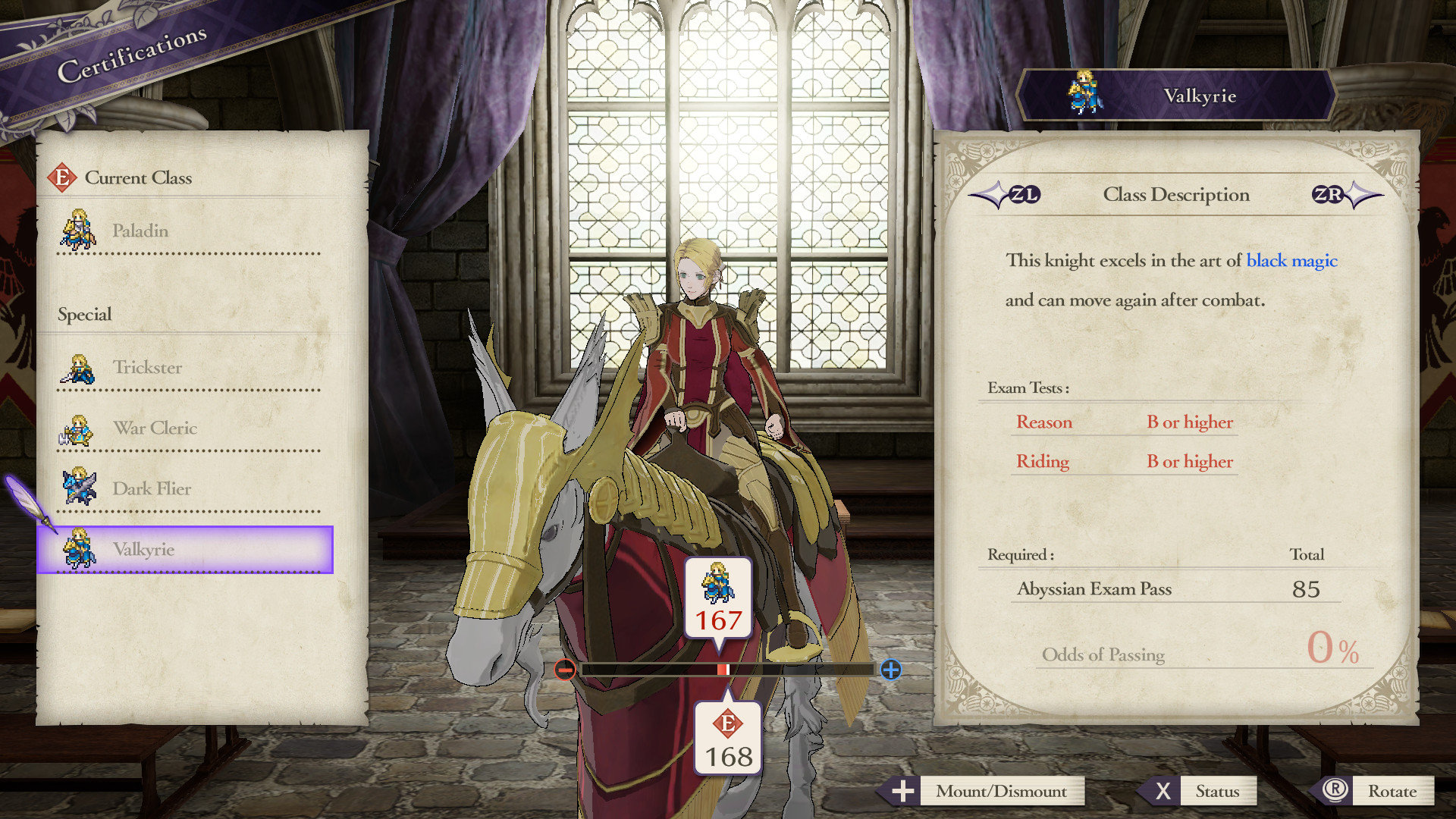Expand the Special class category header

(83, 314)
